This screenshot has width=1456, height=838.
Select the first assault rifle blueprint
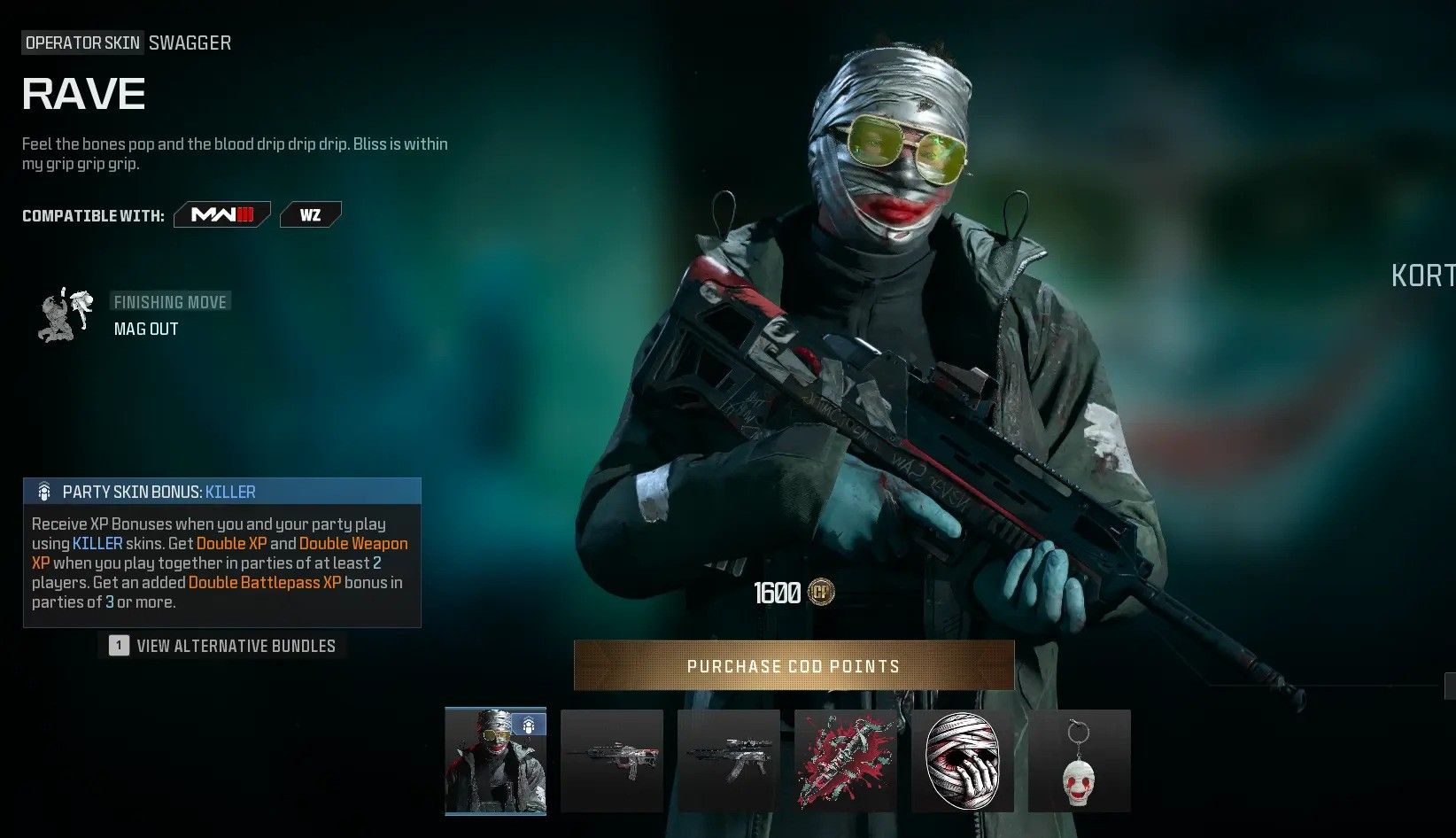tap(612, 761)
